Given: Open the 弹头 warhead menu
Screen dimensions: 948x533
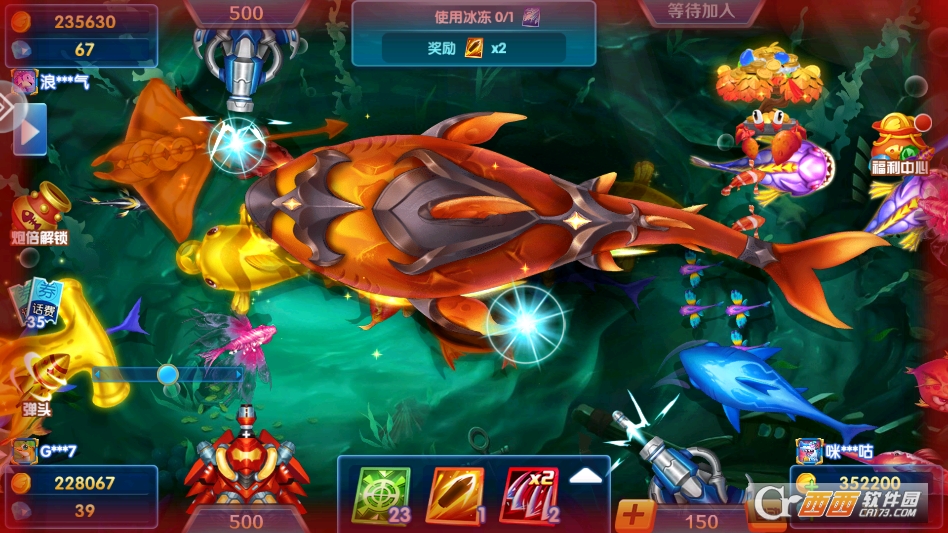Looking at the screenshot, I should 38,385.
